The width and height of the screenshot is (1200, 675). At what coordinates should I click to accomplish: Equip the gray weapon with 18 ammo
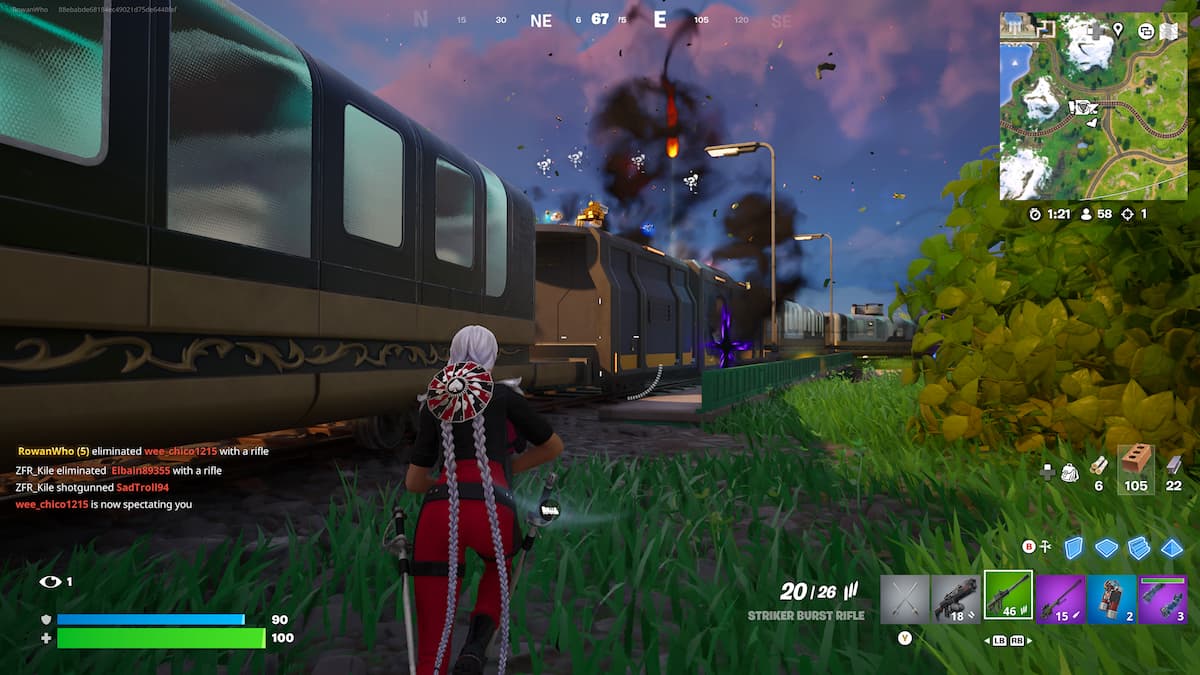pos(956,598)
